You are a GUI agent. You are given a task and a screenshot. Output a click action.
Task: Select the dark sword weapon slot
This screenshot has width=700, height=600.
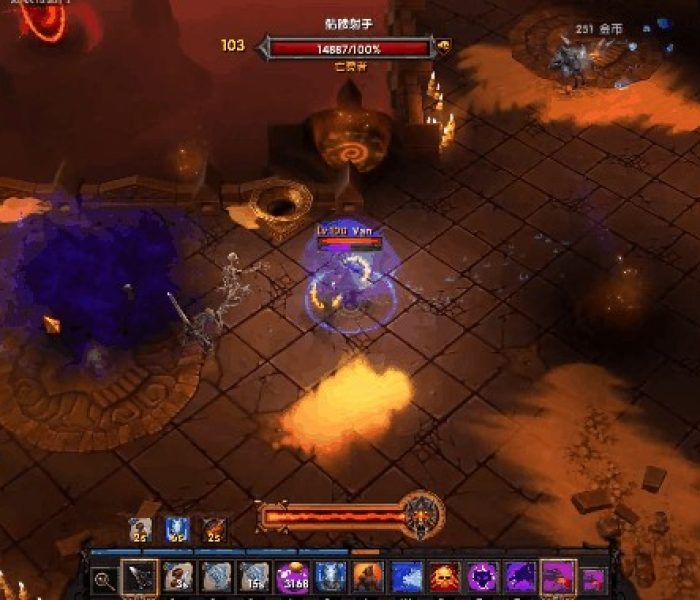138,577
